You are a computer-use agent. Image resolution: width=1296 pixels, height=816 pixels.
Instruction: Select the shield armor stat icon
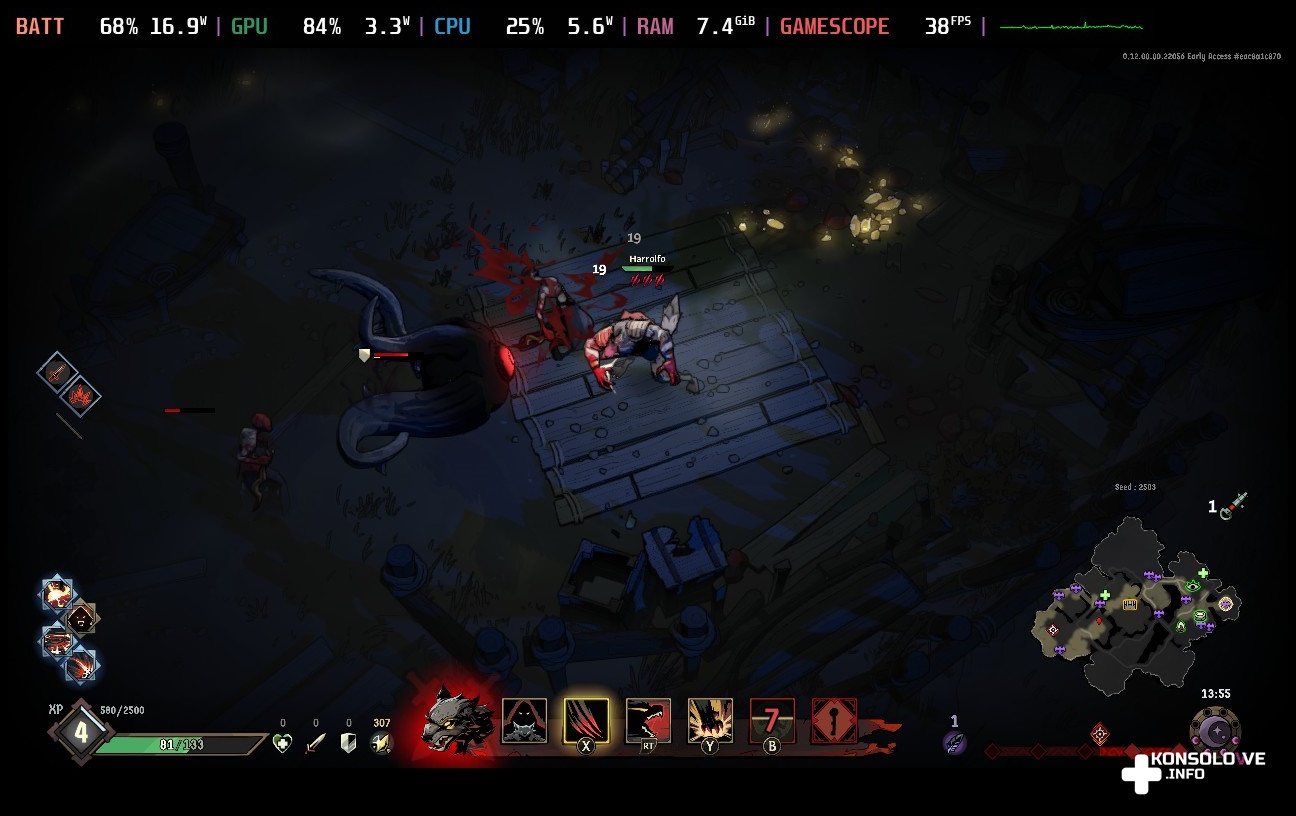(x=348, y=743)
